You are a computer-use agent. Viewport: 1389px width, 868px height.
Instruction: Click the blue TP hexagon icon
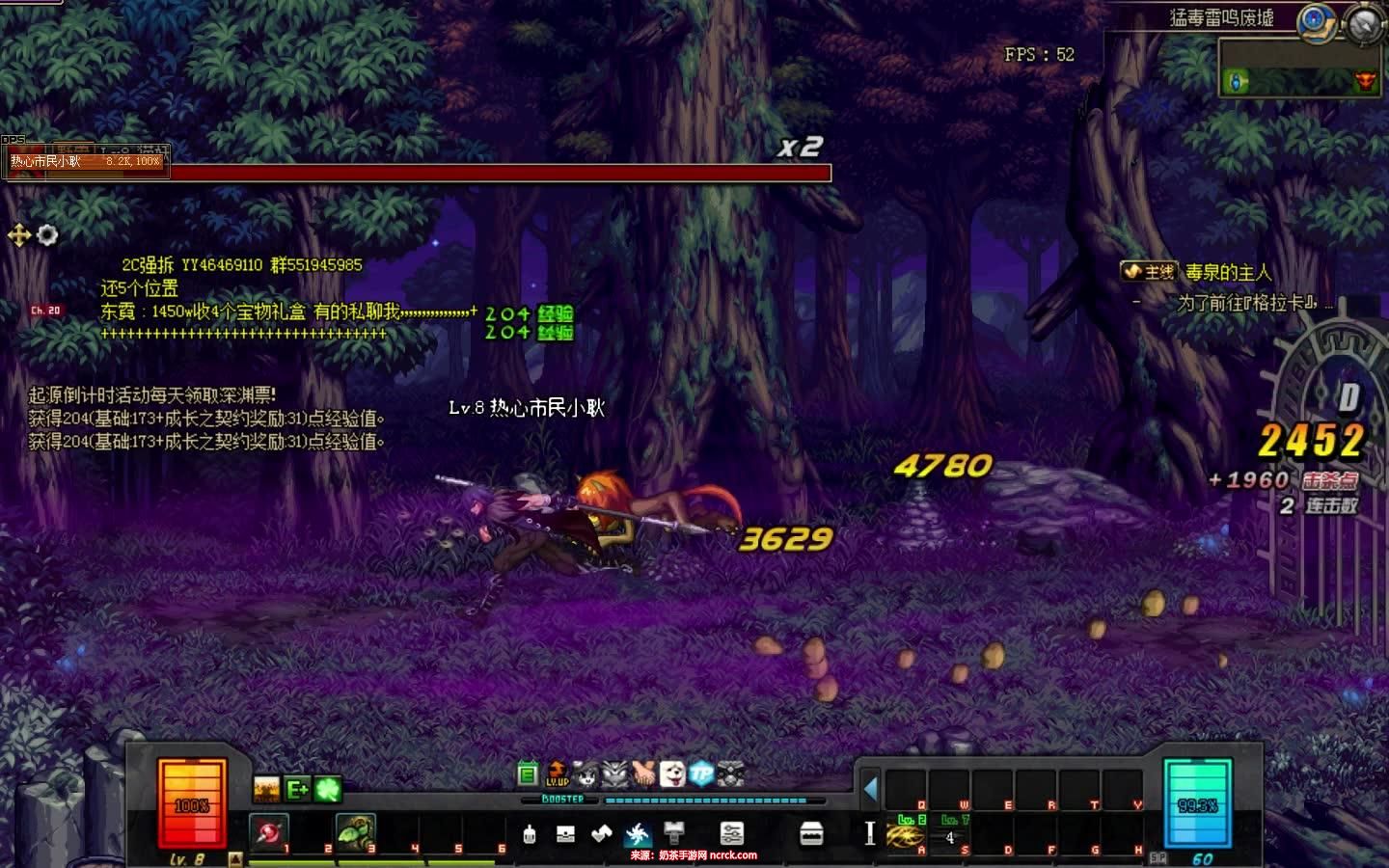tap(701, 773)
